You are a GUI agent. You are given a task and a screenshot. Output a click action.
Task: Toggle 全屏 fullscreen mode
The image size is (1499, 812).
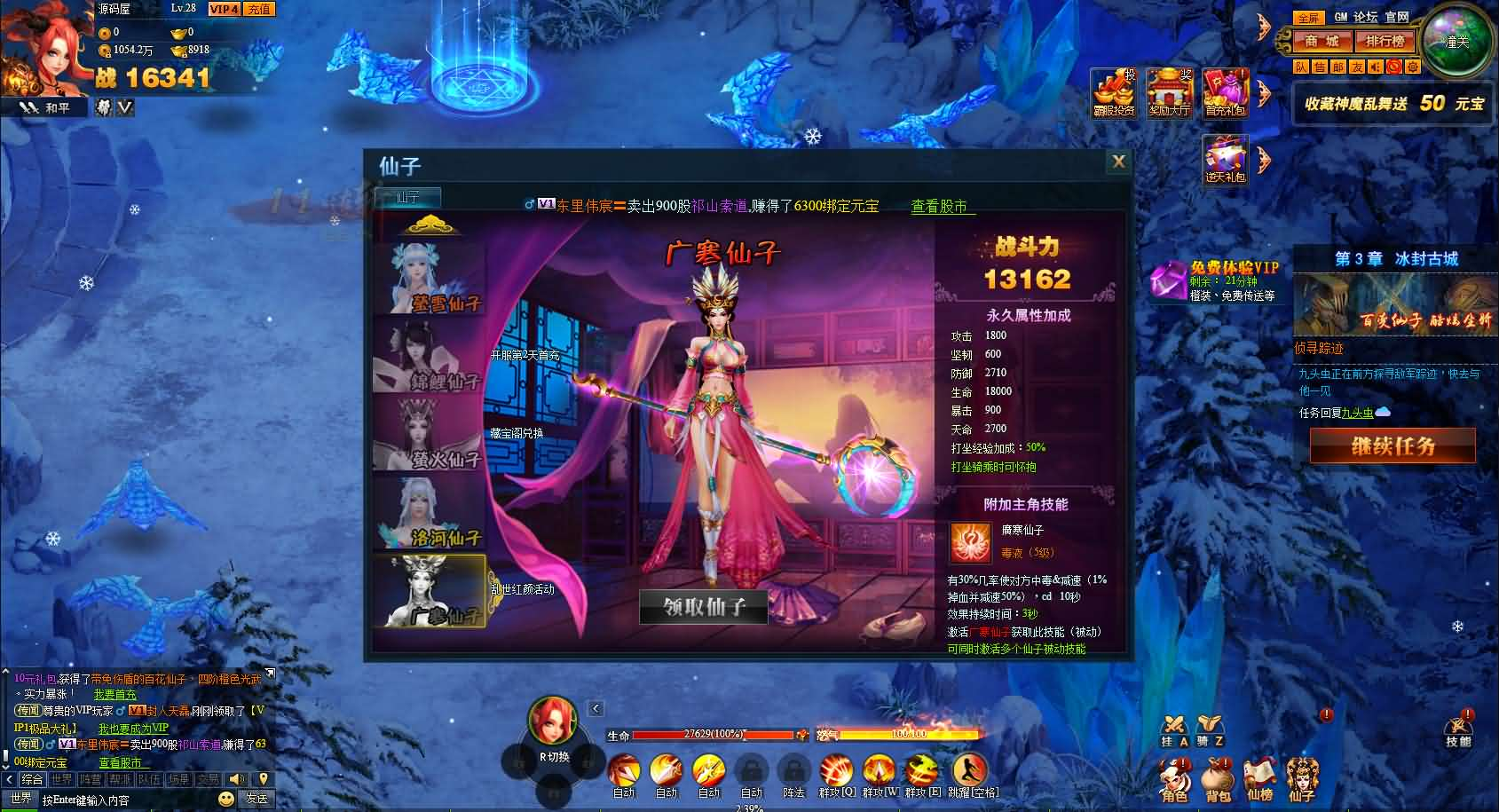point(1309,17)
